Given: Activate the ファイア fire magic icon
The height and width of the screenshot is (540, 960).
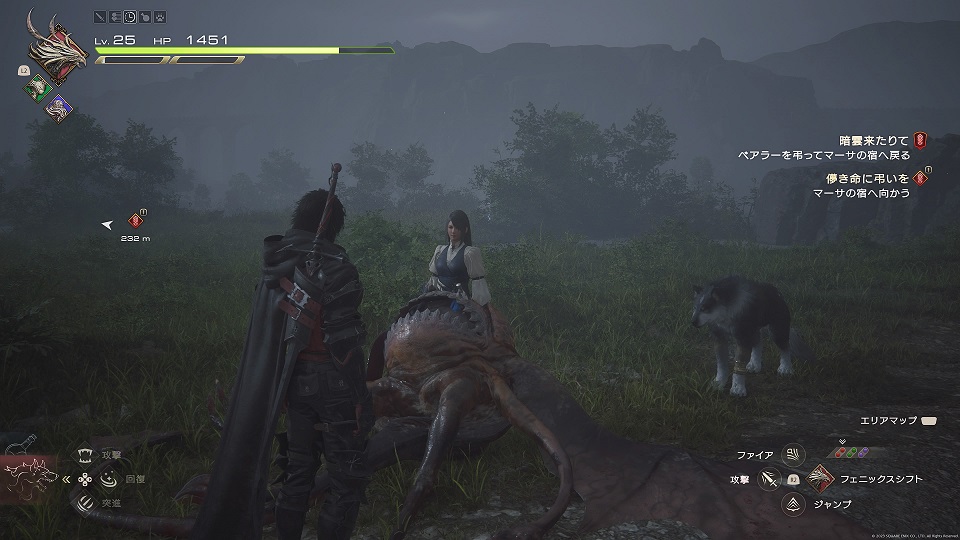Looking at the screenshot, I should click(794, 455).
